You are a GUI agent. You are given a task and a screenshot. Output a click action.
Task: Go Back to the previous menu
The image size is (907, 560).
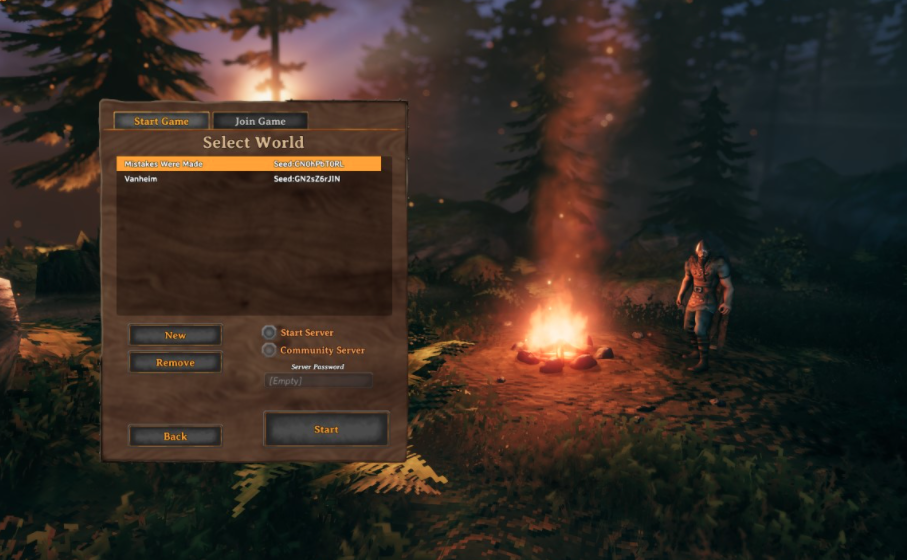(x=175, y=436)
